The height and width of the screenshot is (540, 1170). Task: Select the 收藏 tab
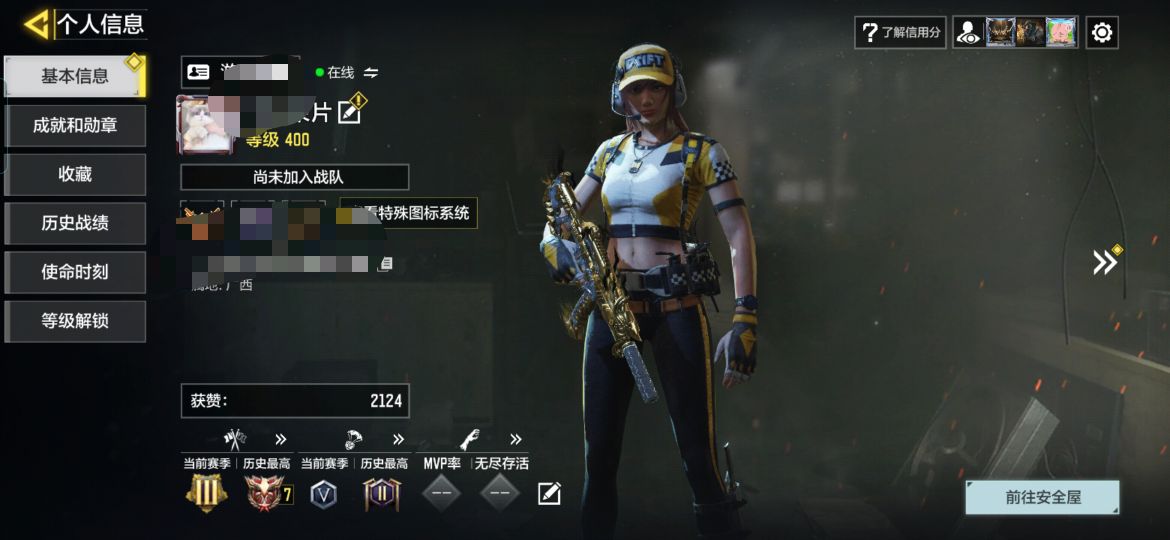(x=75, y=174)
